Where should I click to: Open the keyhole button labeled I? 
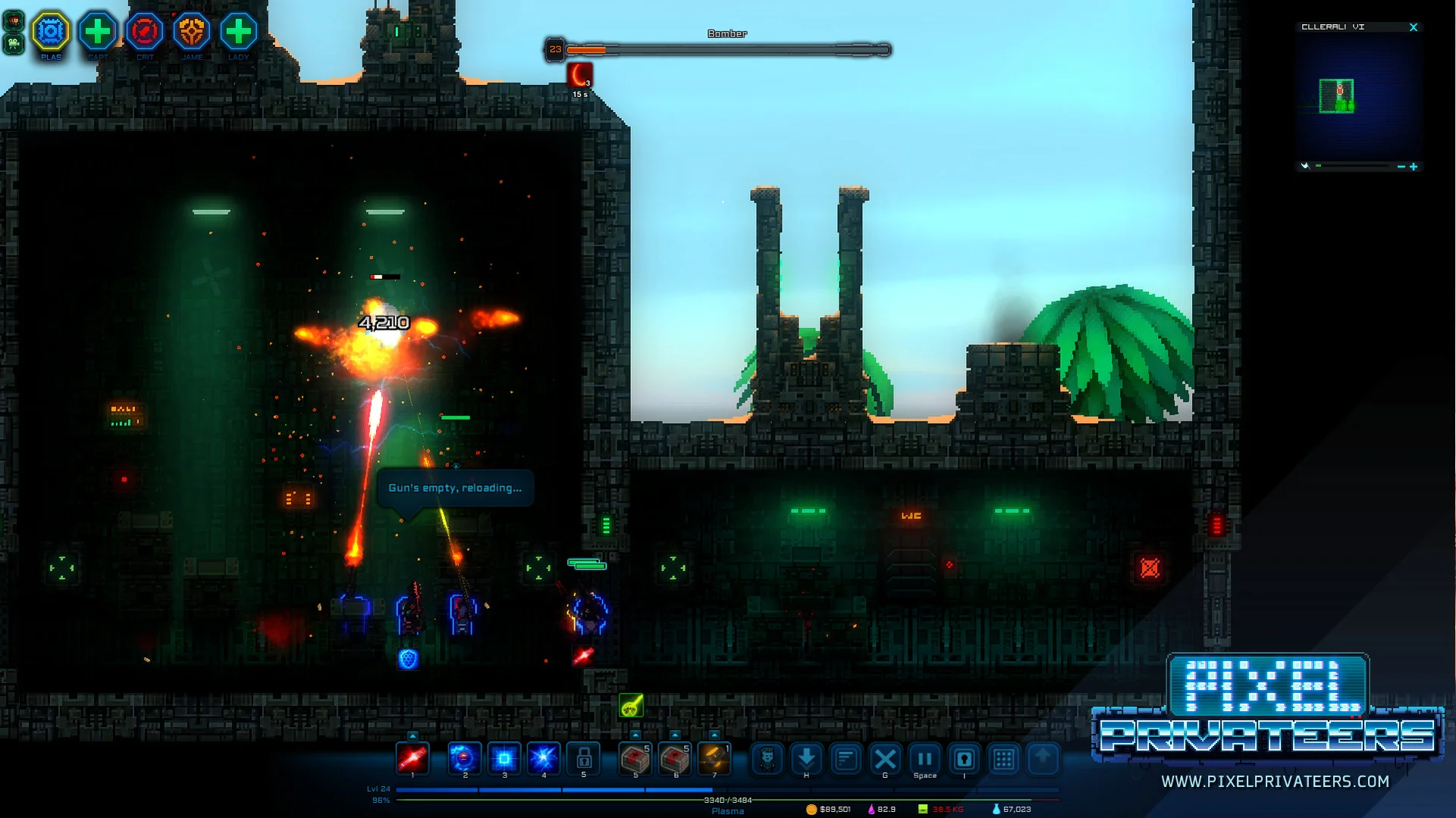point(964,759)
